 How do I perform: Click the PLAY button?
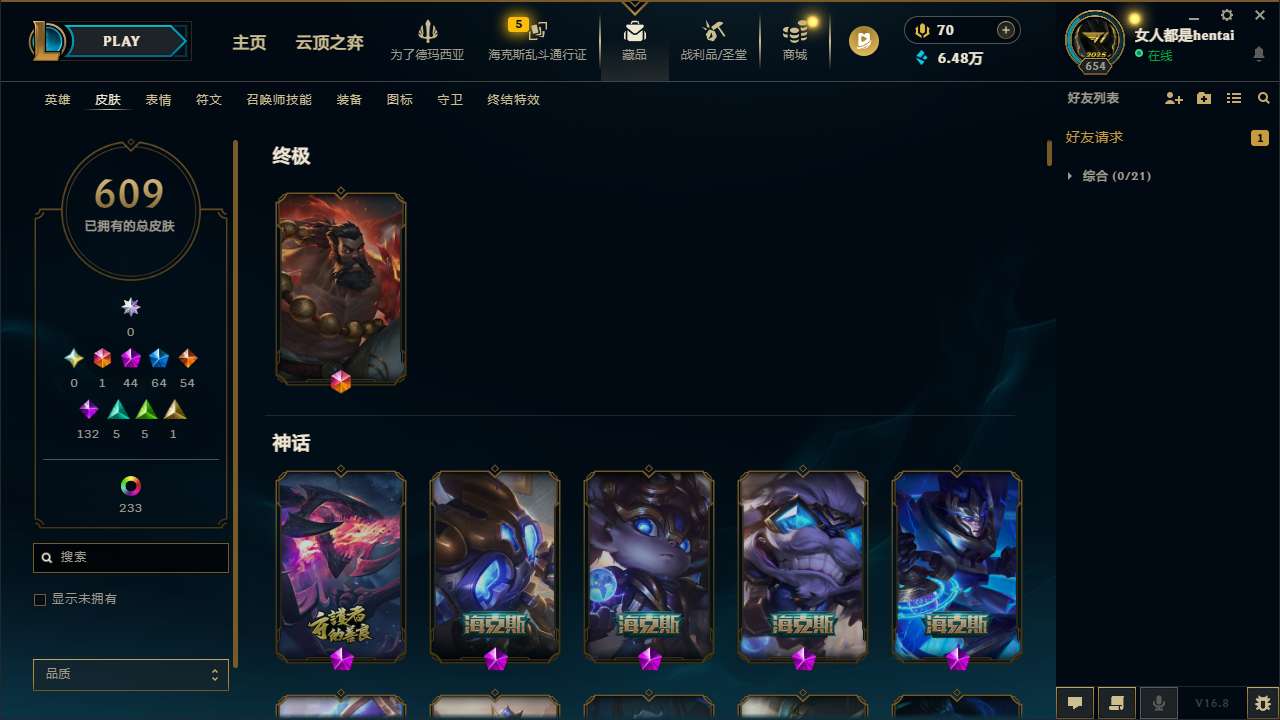(x=121, y=41)
